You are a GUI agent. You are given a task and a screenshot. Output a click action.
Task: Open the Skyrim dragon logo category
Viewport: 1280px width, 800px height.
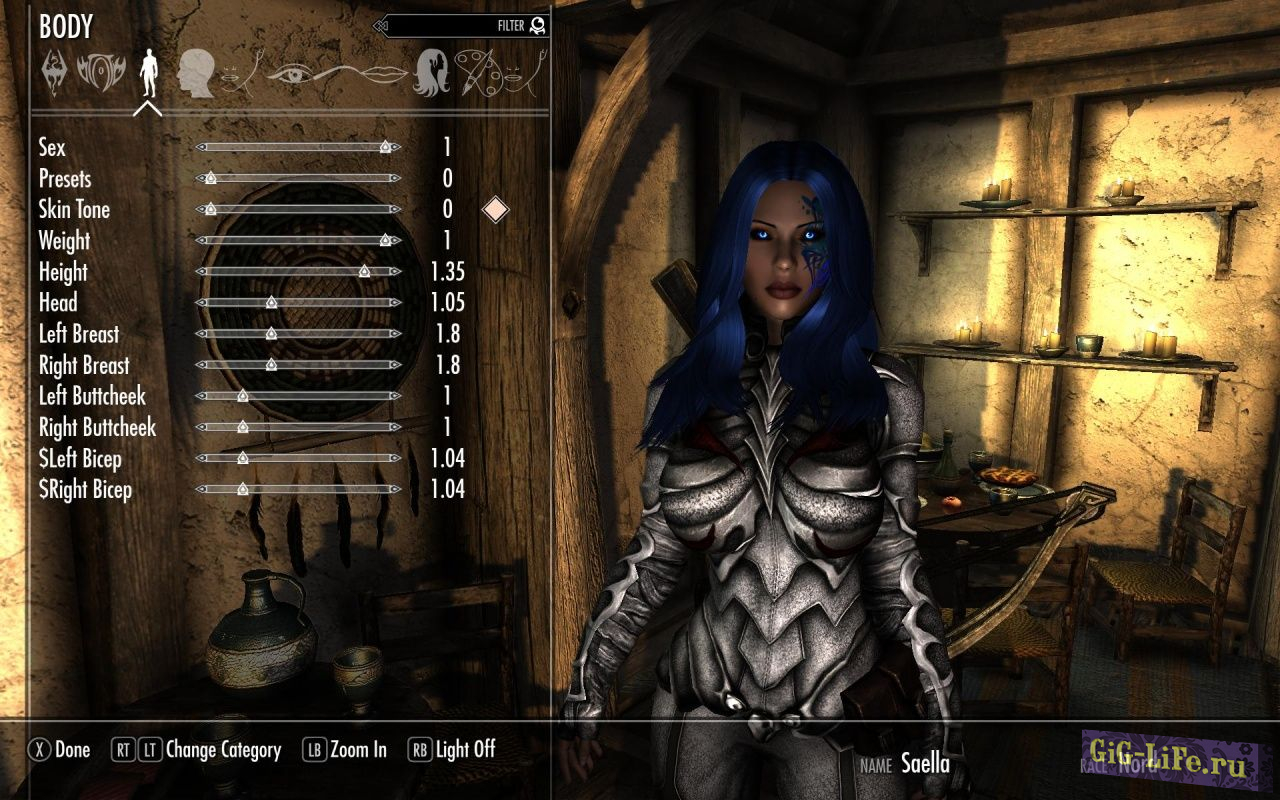[x=54, y=73]
